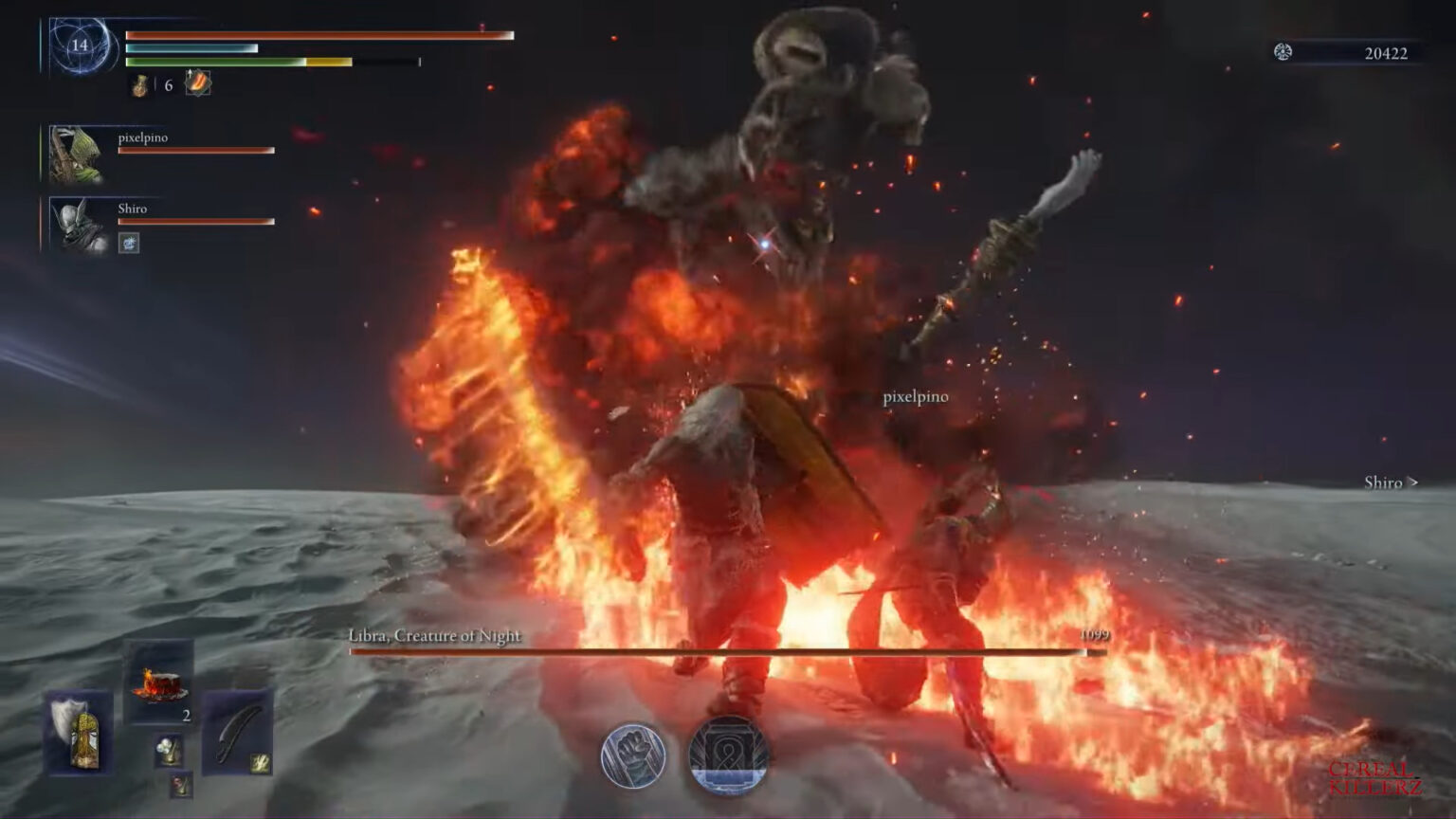This screenshot has width=1456, height=819.
Task: Select Shiro's character portrait
Action: (75, 226)
